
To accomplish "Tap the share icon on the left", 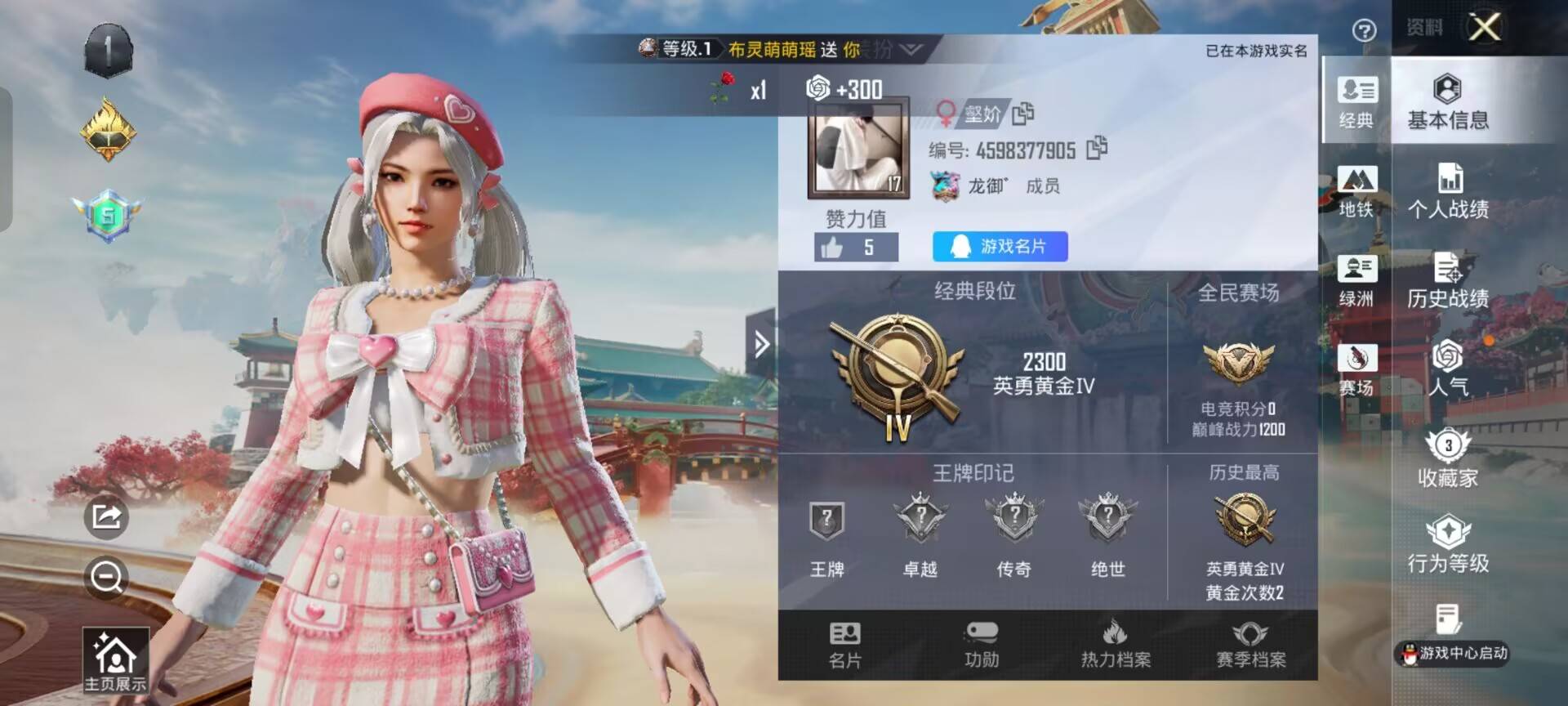I will pos(106,516).
